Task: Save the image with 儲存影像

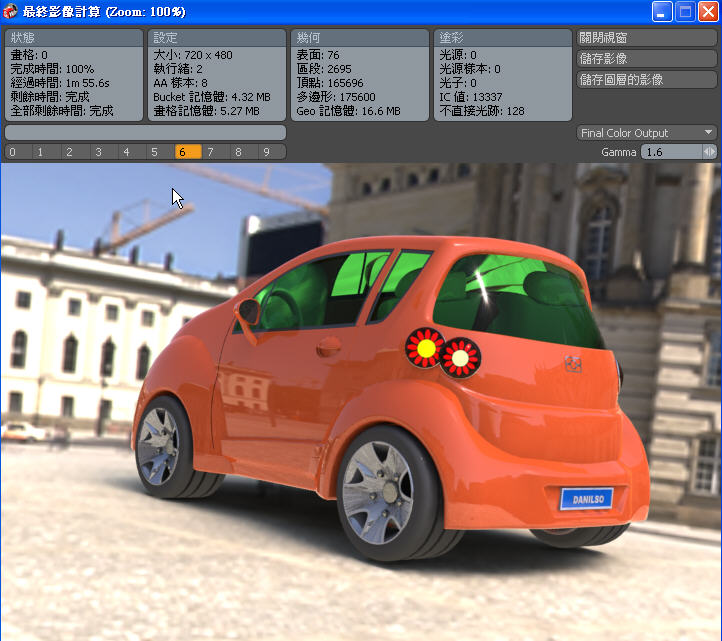Action: tap(647, 58)
